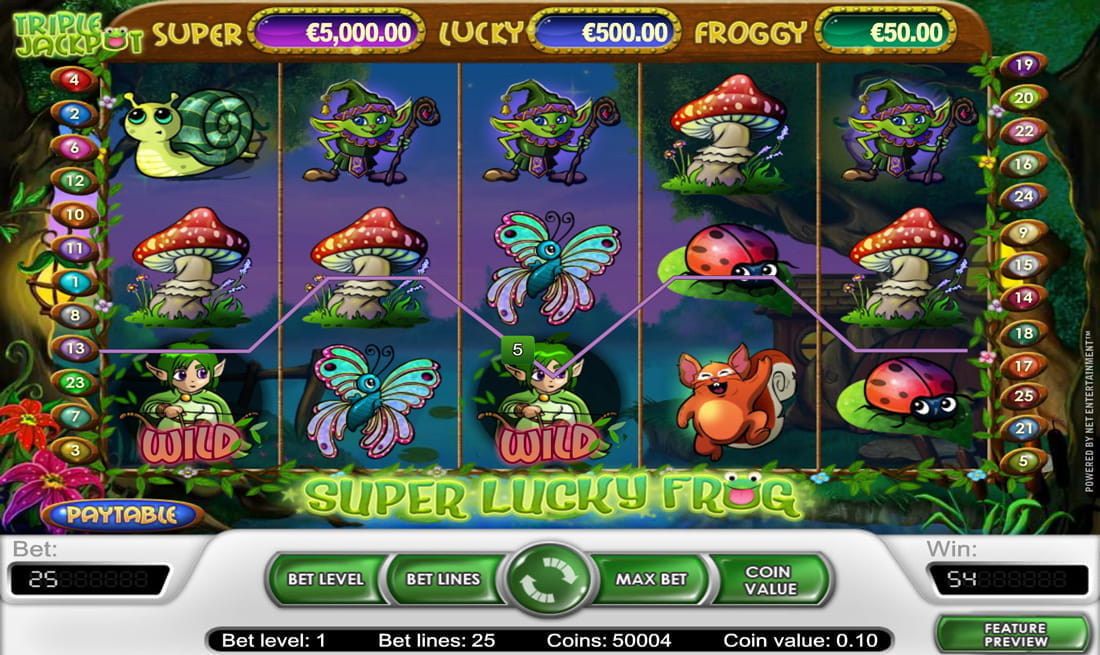
Task: Choose payline number 18
Action: (1023, 334)
